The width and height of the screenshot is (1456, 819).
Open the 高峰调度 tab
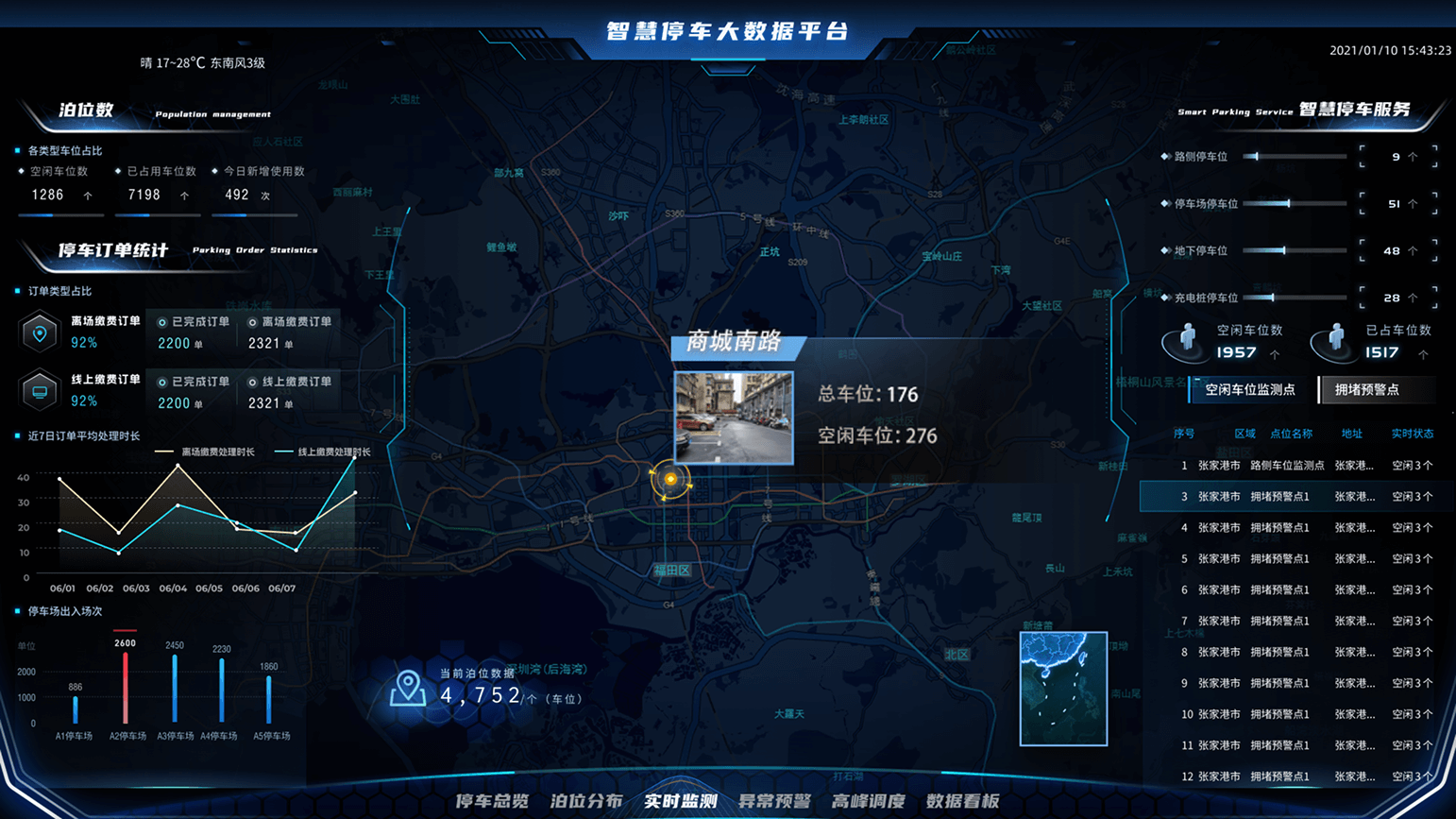[869, 801]
